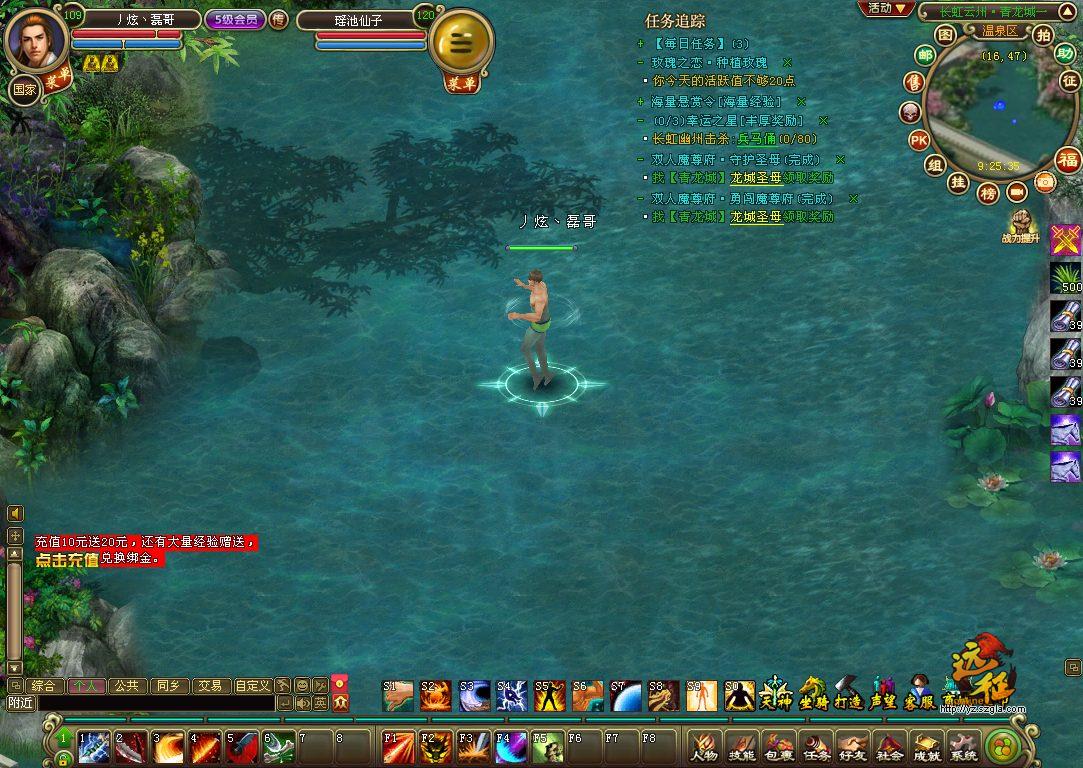This screenshot has width=1083, height=768.
Task: Switch to the 交易 trade chat tab
Action: 209,686
